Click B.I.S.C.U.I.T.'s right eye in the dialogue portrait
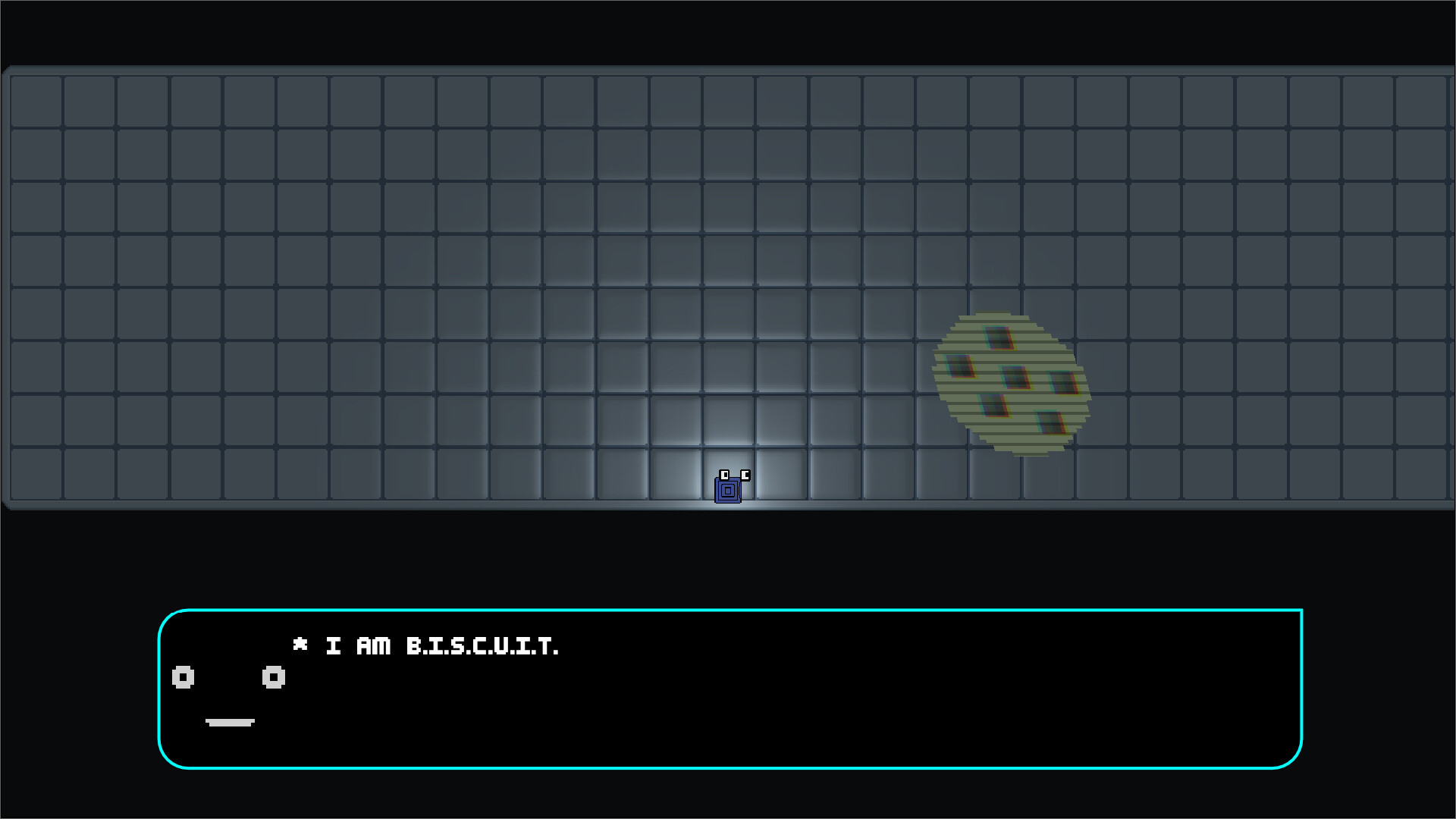This screenshot has height=819, width=1456. 273,678
